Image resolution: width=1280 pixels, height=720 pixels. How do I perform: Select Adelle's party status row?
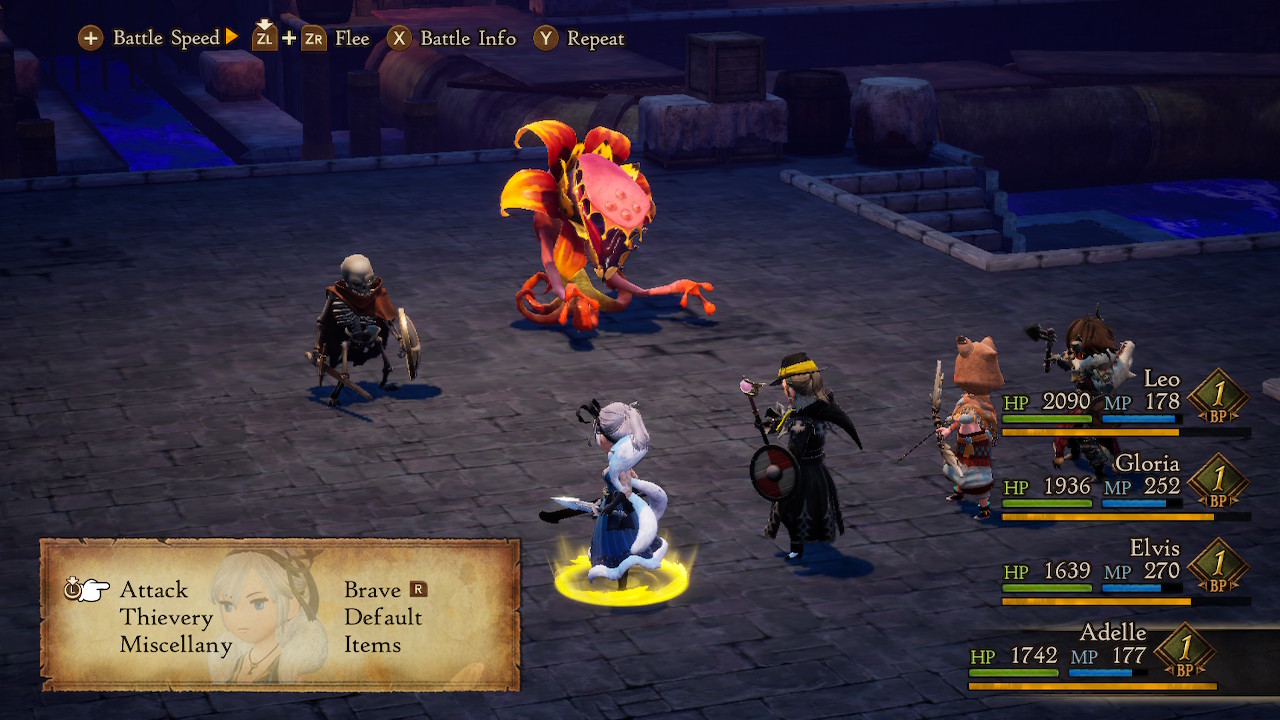[1095, 656]
